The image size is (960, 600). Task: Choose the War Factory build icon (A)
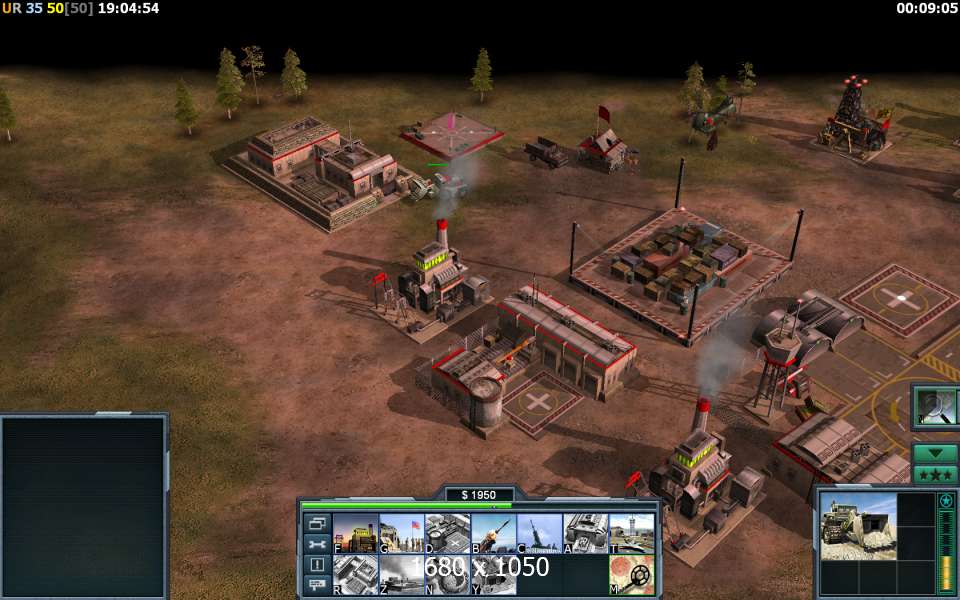585,533
